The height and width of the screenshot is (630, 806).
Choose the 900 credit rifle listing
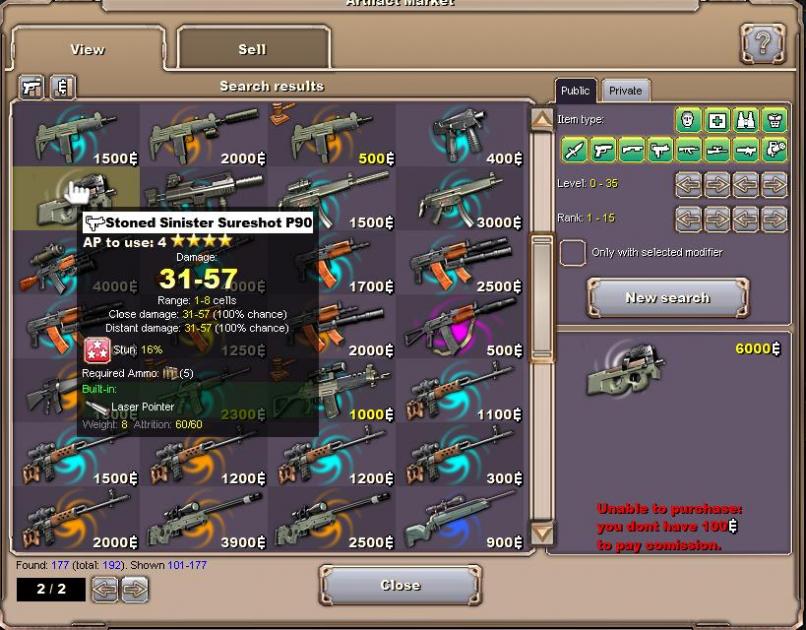click(460, 518)
